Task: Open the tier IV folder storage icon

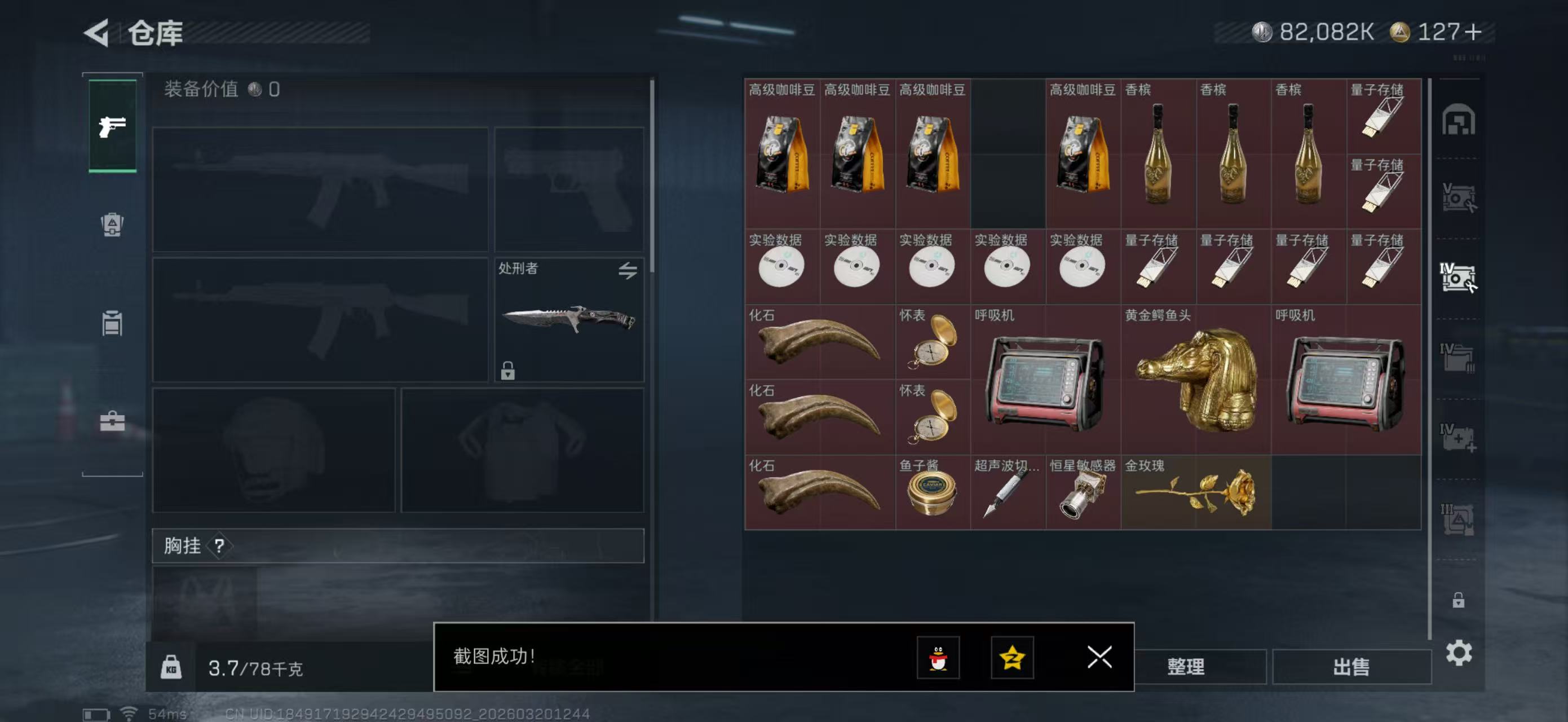Action: tap(1459, 359)
